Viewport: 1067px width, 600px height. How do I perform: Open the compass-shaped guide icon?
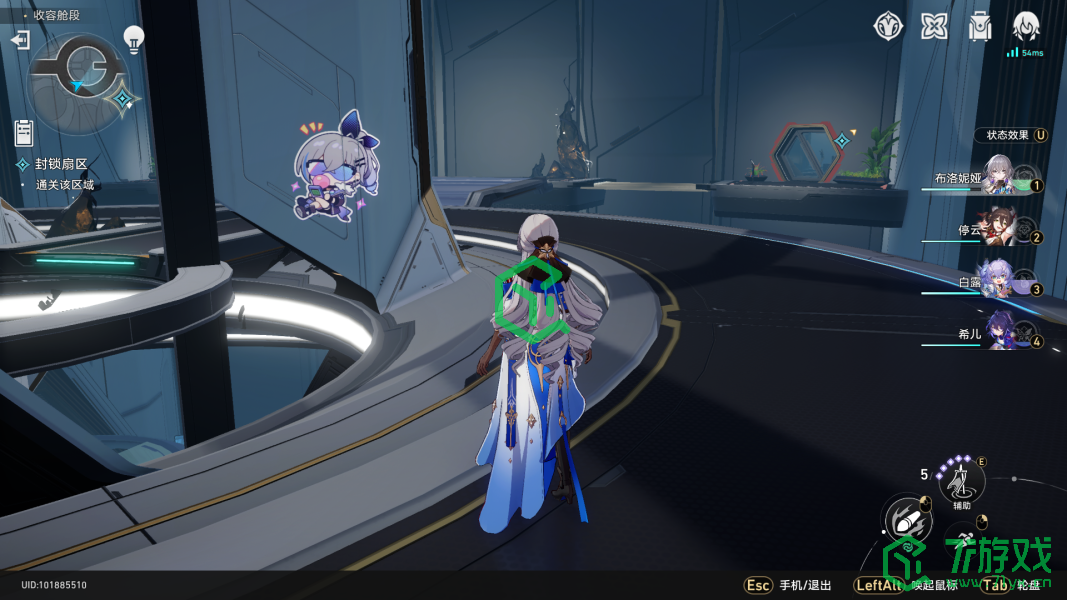[889, 26]
